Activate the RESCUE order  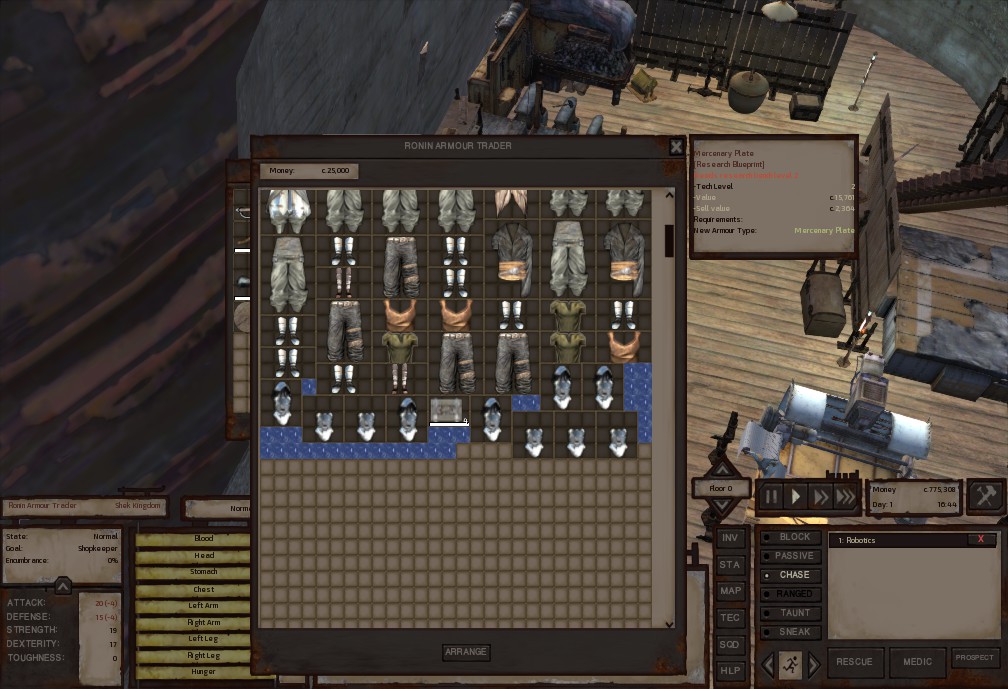[x=854, y=661]
